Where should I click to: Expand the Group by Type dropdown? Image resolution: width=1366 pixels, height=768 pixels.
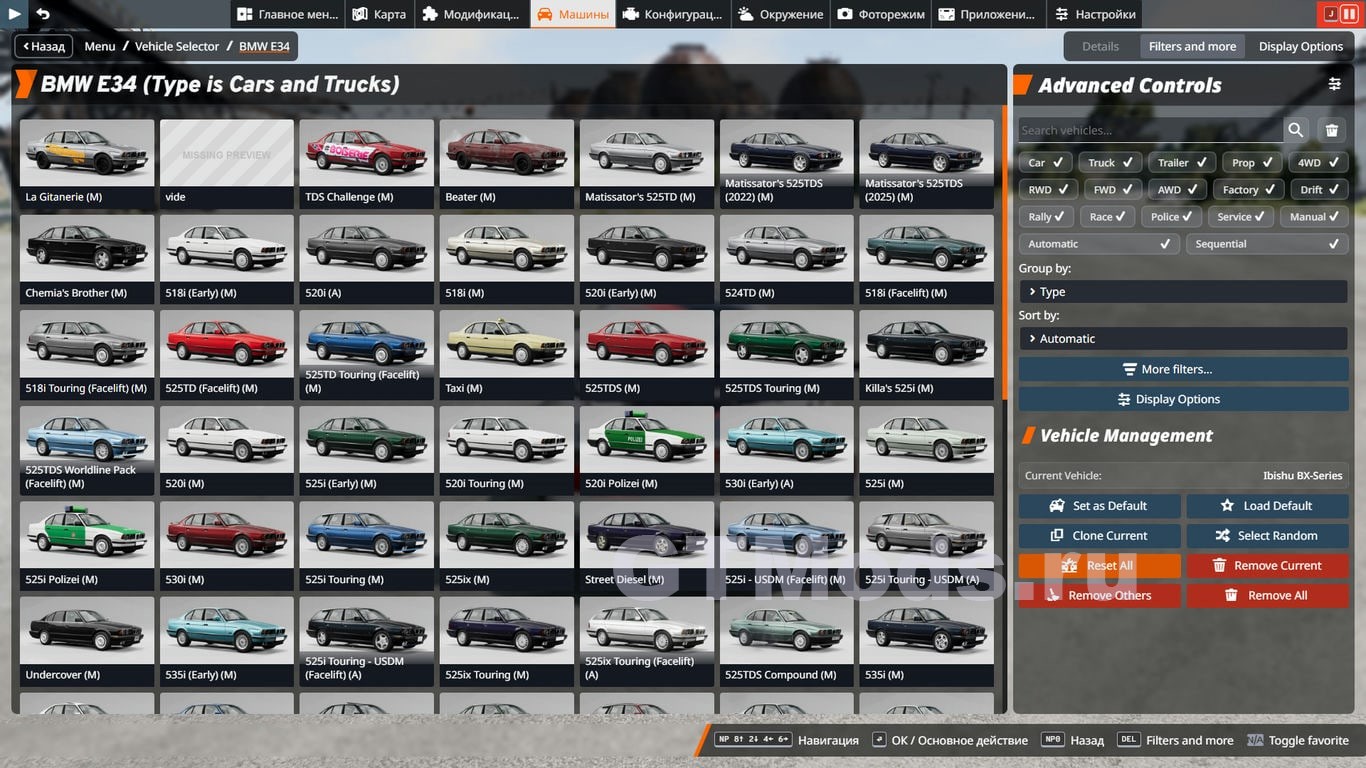click(x=1183, y=292)
